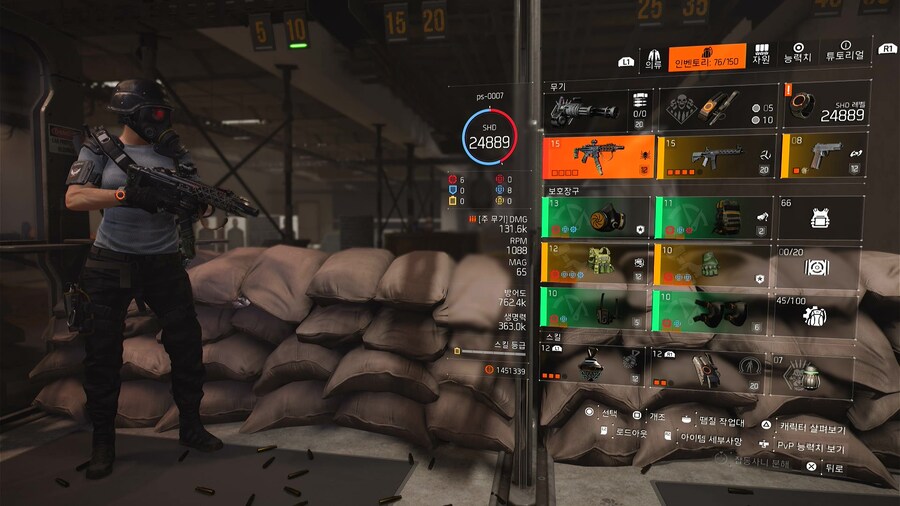
Task: Open the 능력치 stats tab
Action: pyautogui.click(x=798, y=57)
